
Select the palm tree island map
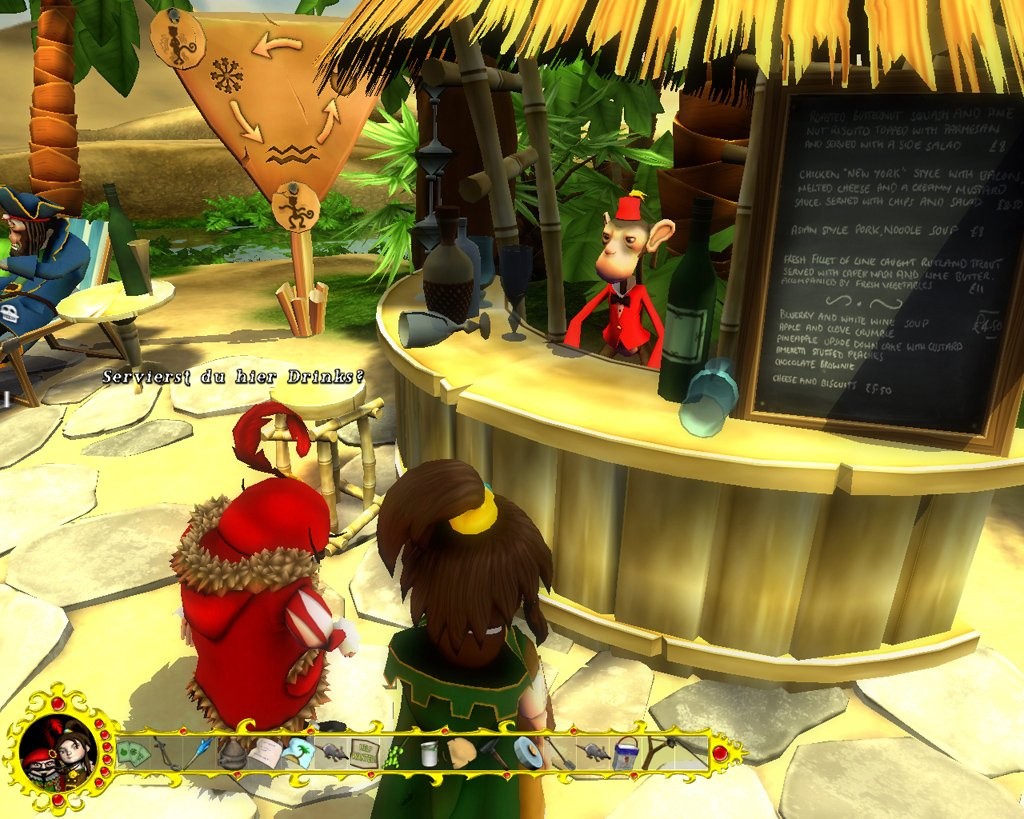(x=297, y=752)
